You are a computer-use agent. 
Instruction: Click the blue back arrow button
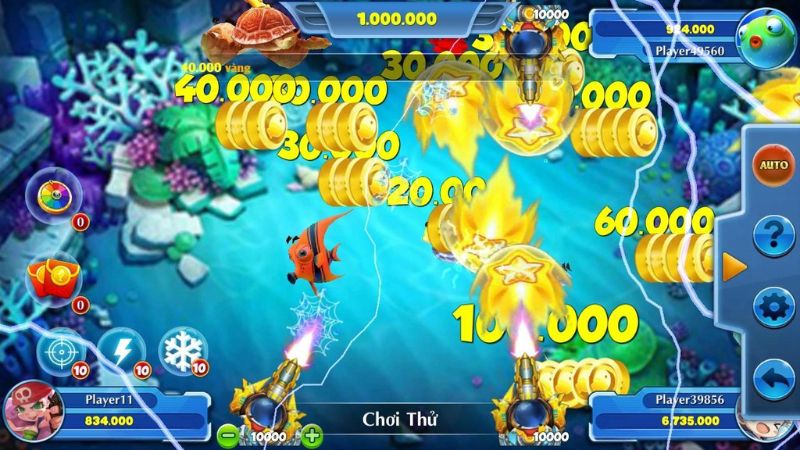[x=772, y=378]
